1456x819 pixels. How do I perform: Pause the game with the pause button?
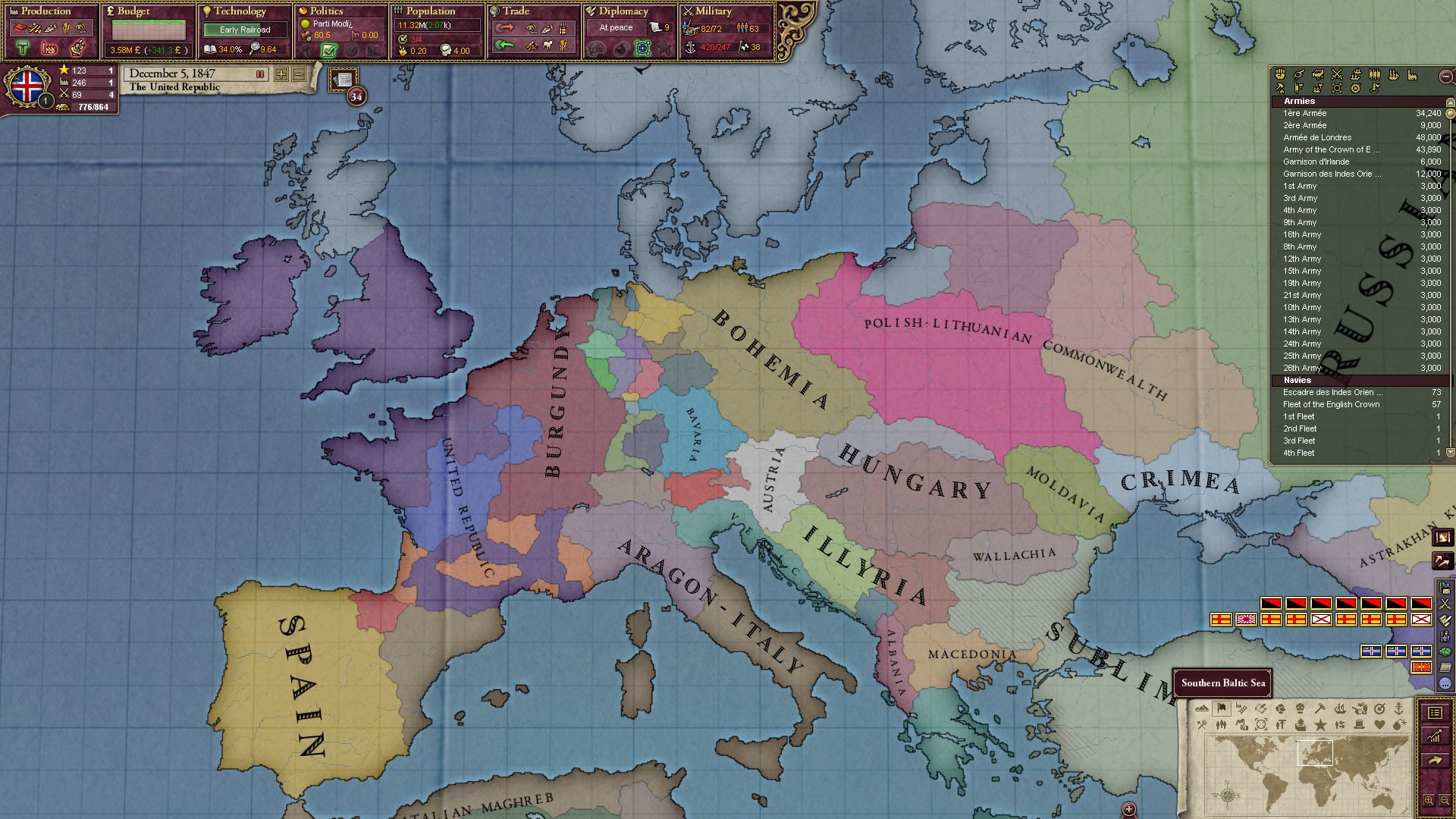(x=259, y=74)
